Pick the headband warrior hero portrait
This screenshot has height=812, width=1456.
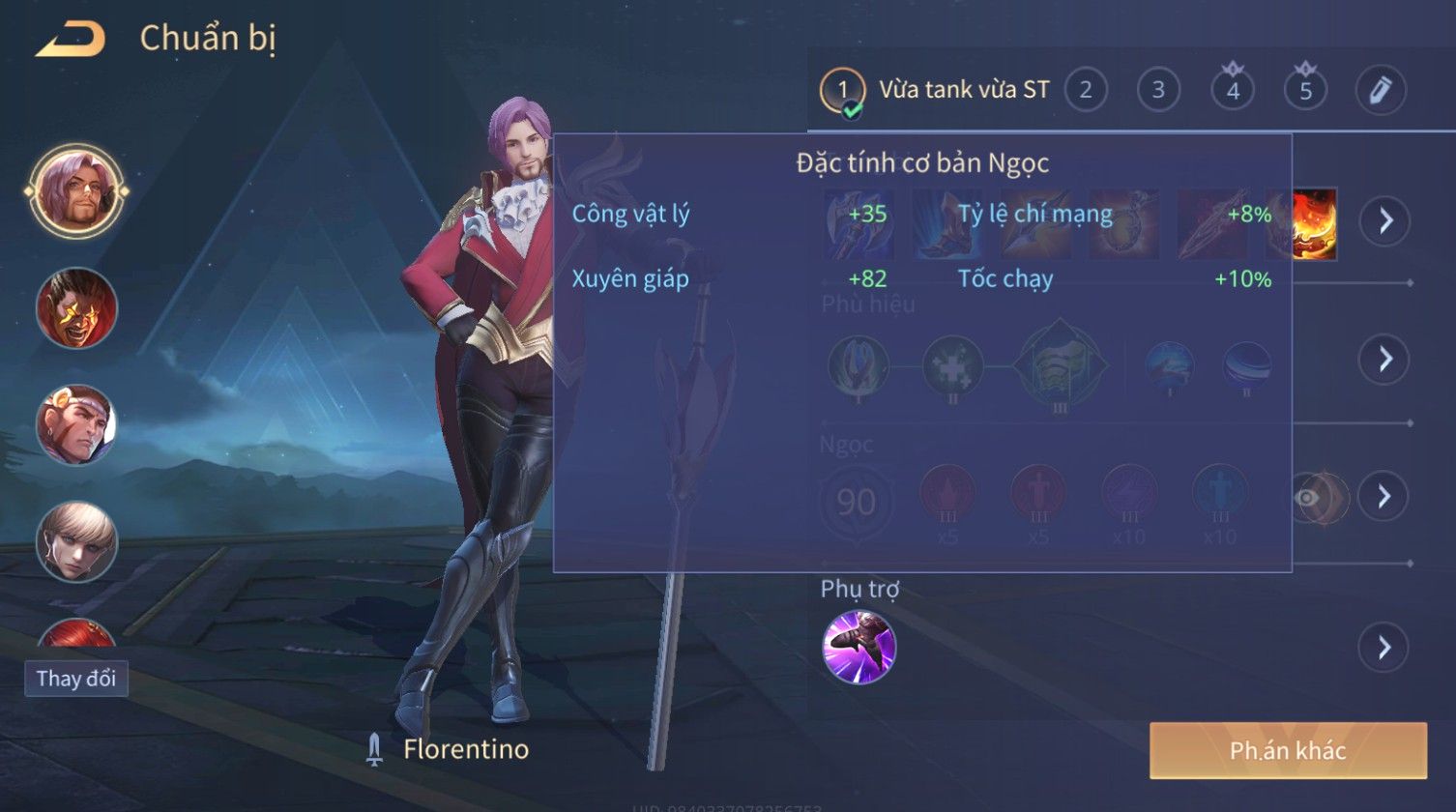click(76, 424)
